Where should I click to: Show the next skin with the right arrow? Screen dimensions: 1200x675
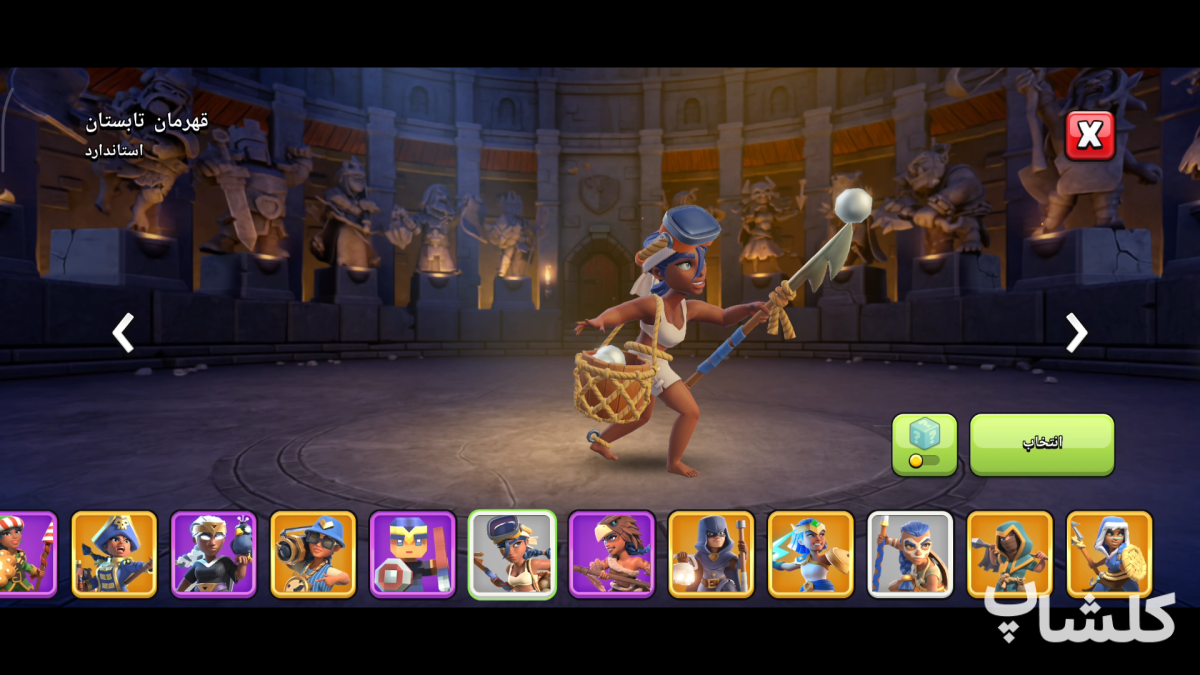(1076, 333)
